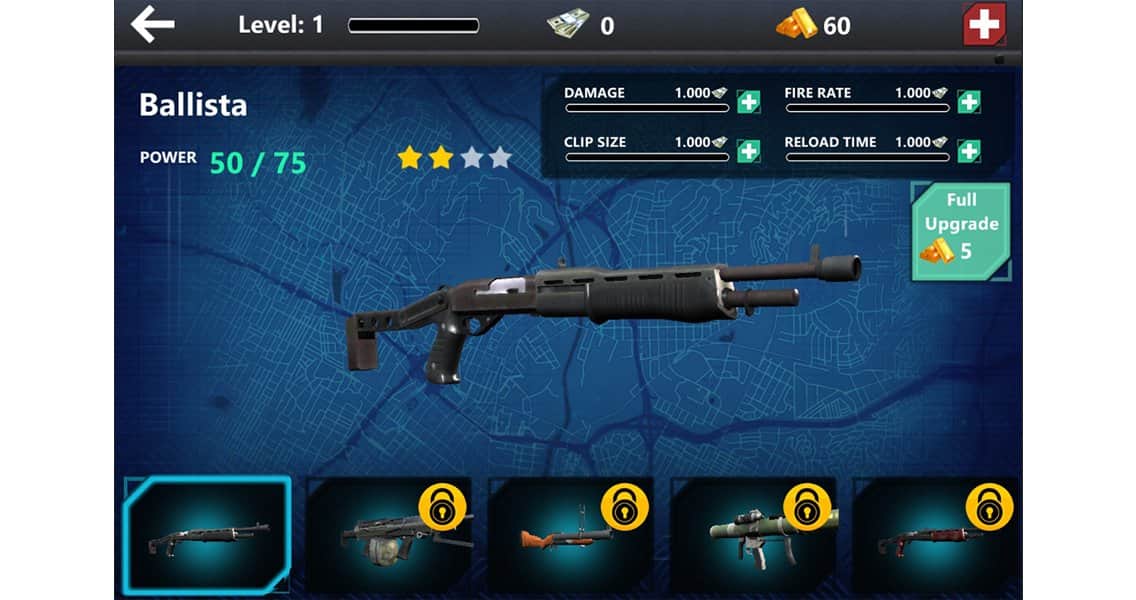Select the locked wooden grenade launcher thumbnail

[x=570, y=535]
